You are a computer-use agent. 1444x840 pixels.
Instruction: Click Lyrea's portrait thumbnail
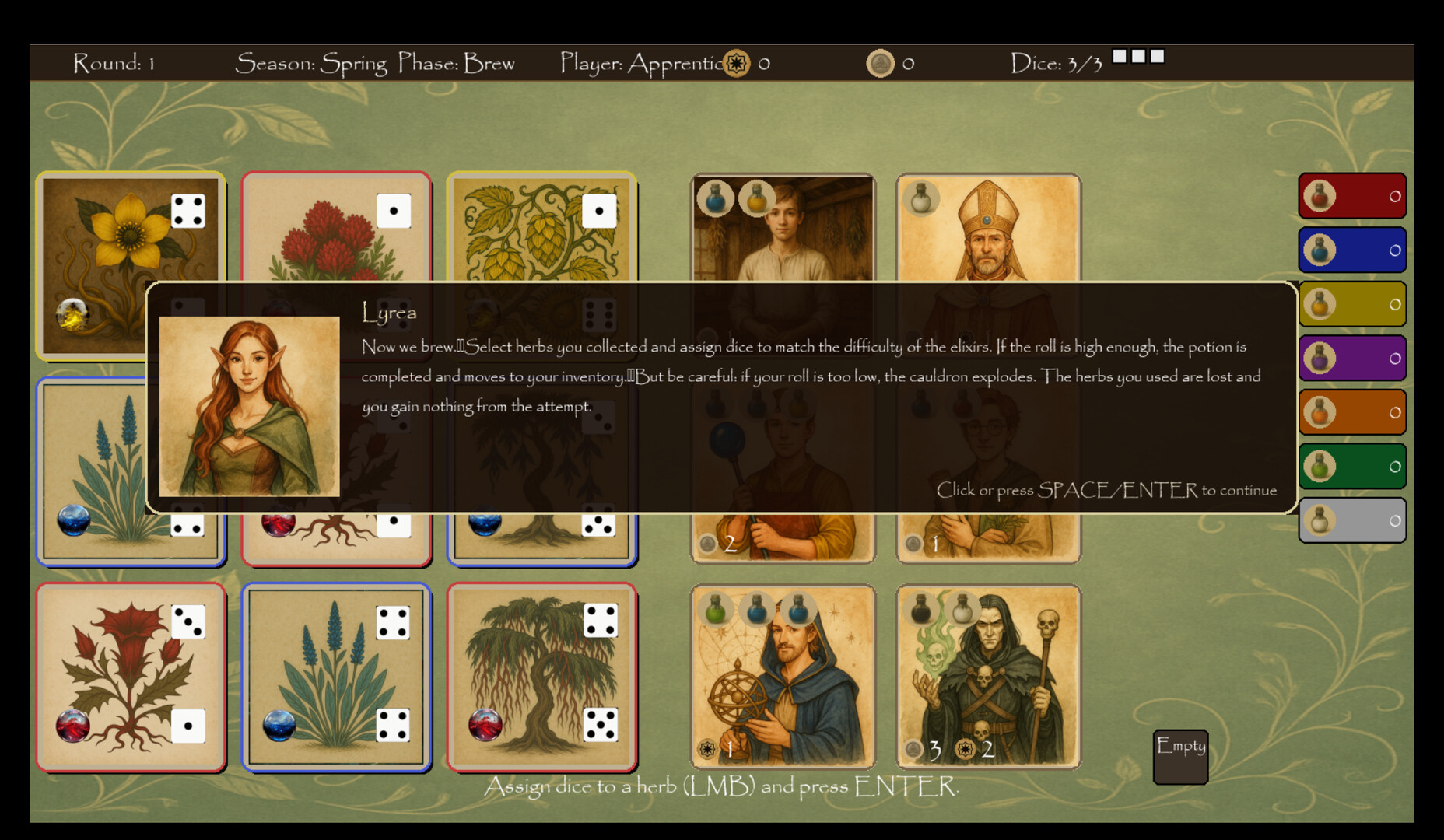click(249, 406)
